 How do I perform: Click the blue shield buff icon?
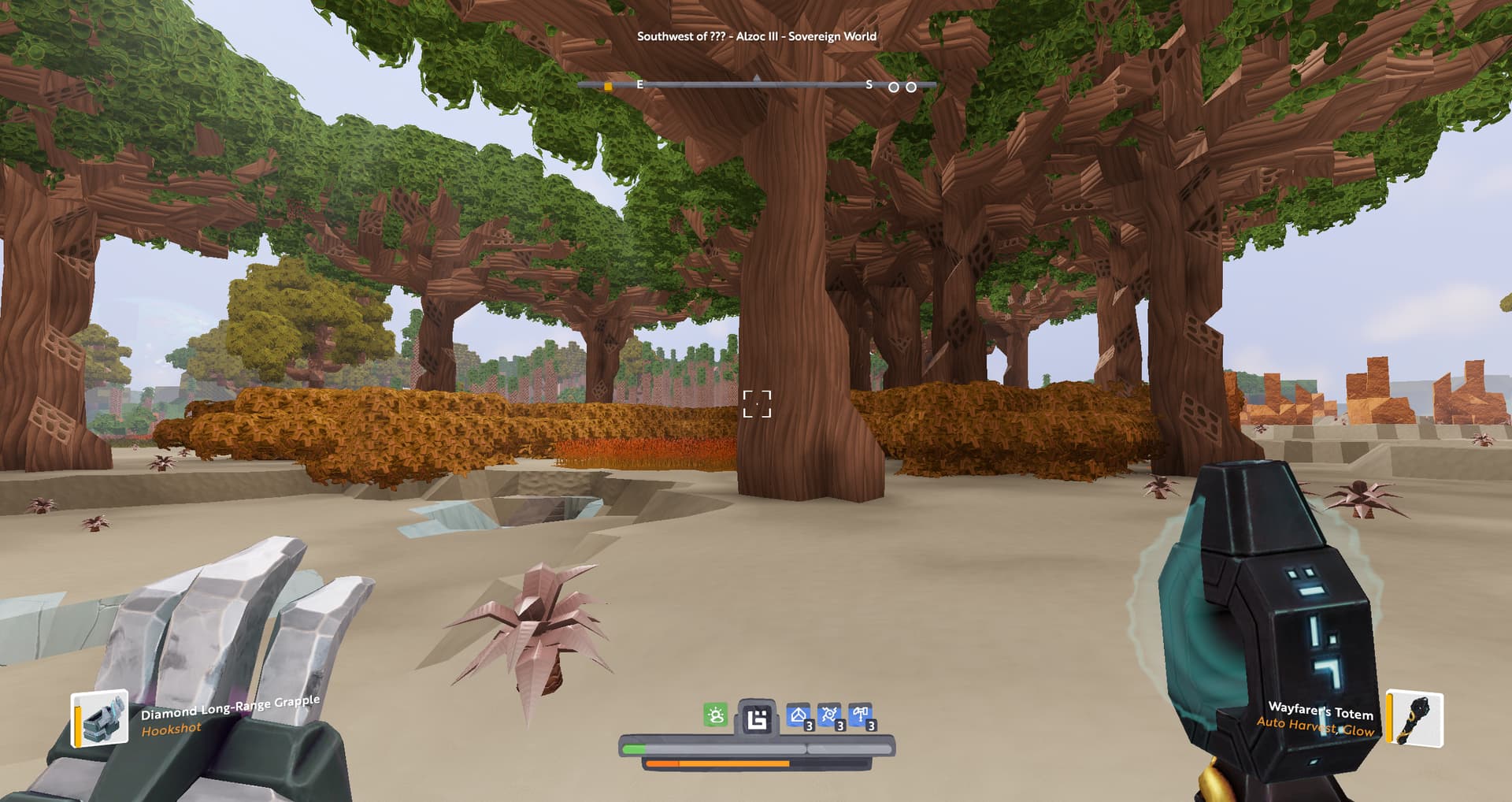point(799,715)
